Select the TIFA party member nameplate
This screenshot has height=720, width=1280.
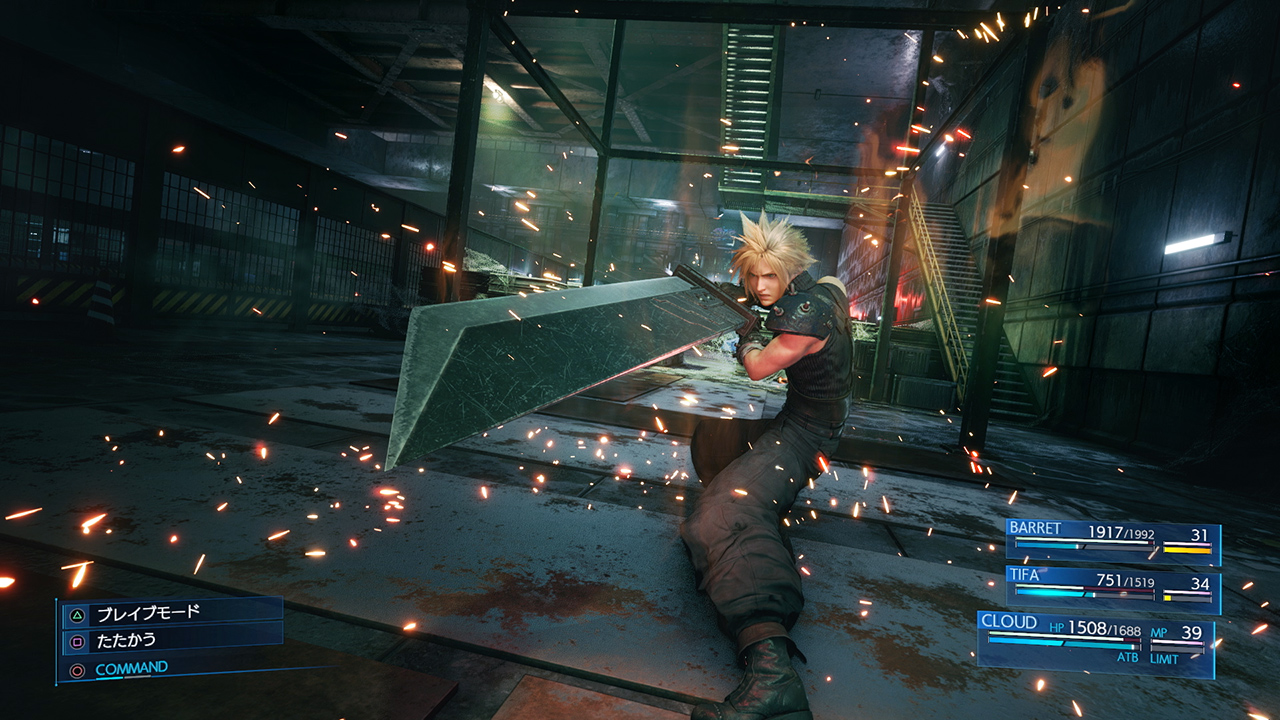click(1025, 575)
